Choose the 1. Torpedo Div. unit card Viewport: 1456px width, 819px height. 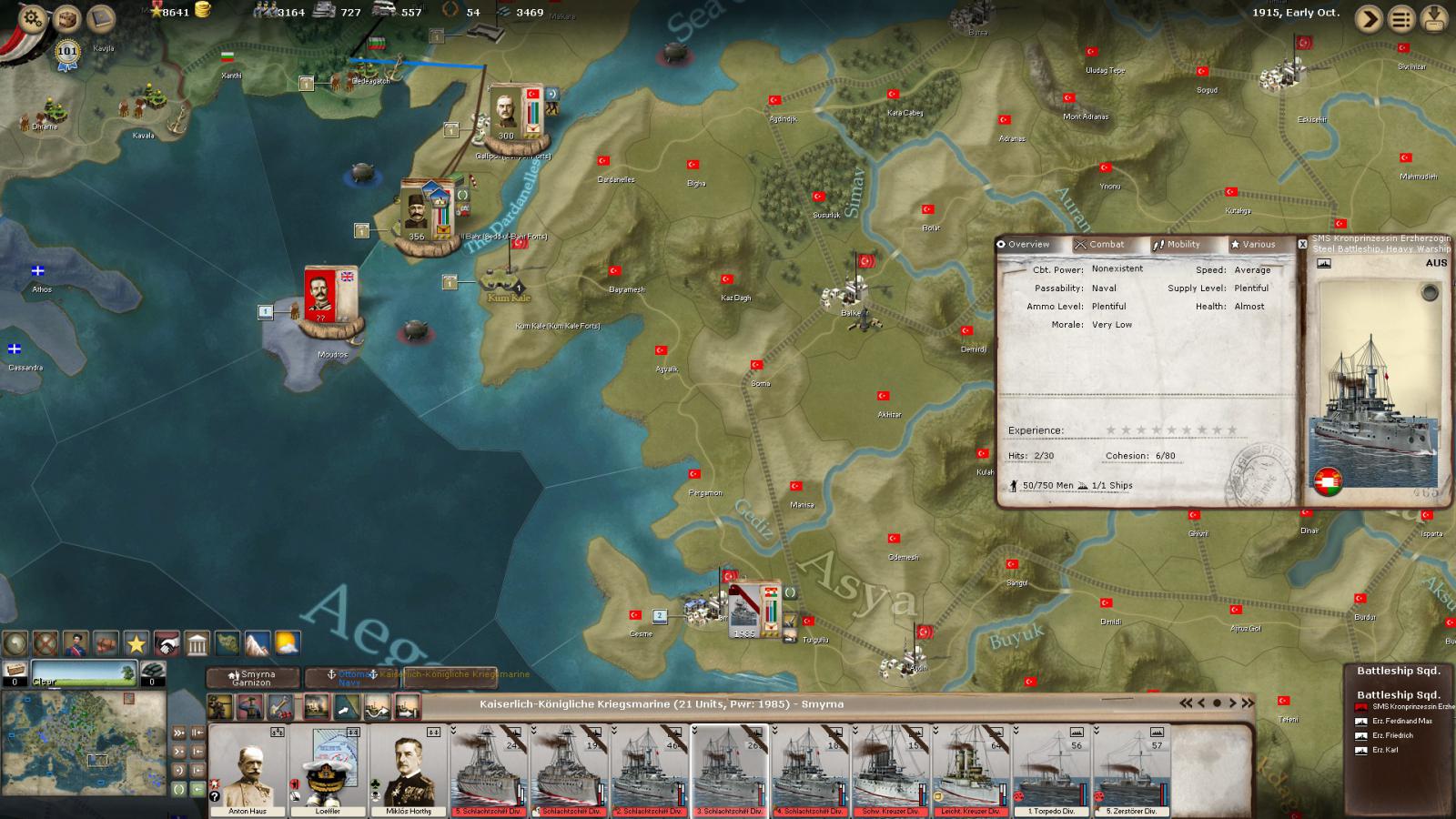click(1051, 770)
